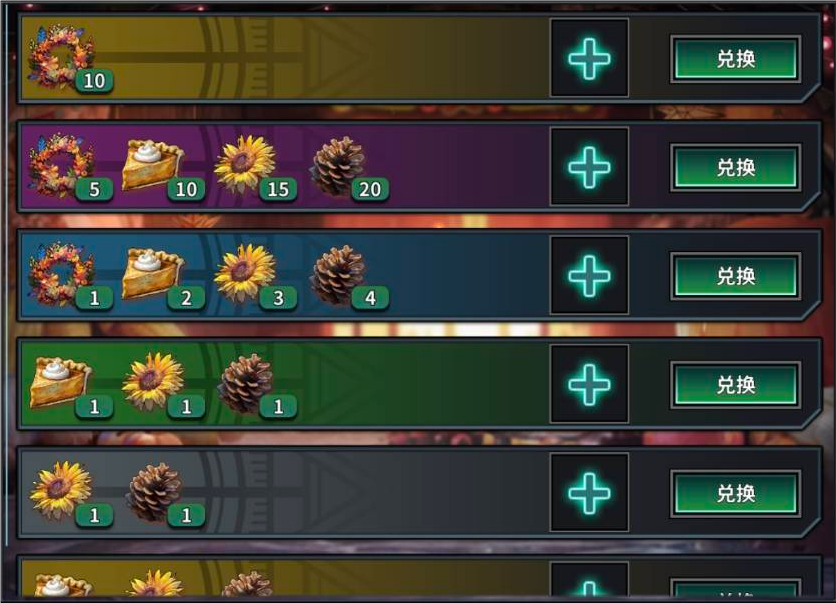Viewport: 836px width, 603px height.
Task: Open the plus reward slot in gold row
Action: pyautogui.click(x=589, y=59)
